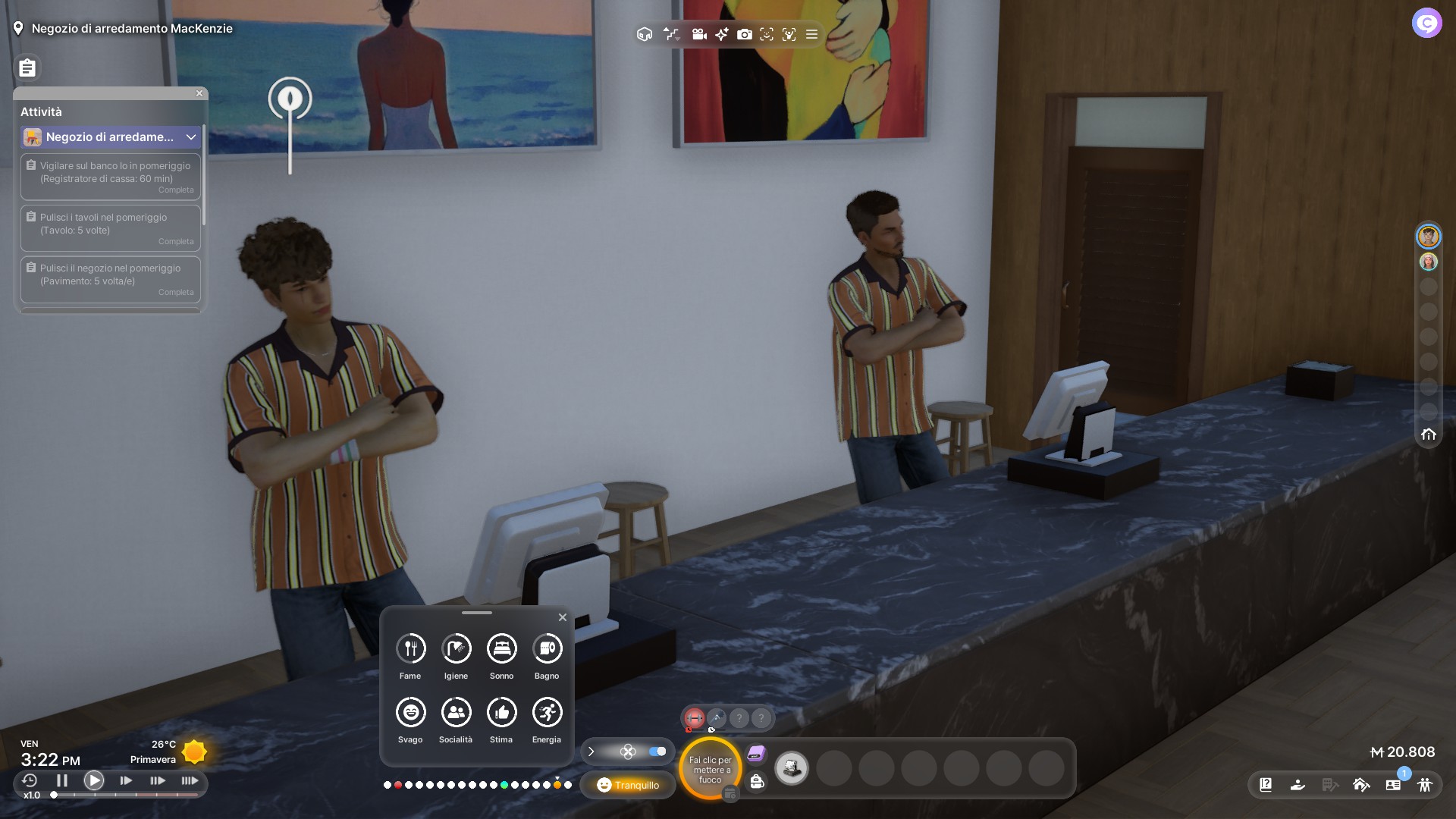
Task: Pause the game time
Action: (62, 780)
